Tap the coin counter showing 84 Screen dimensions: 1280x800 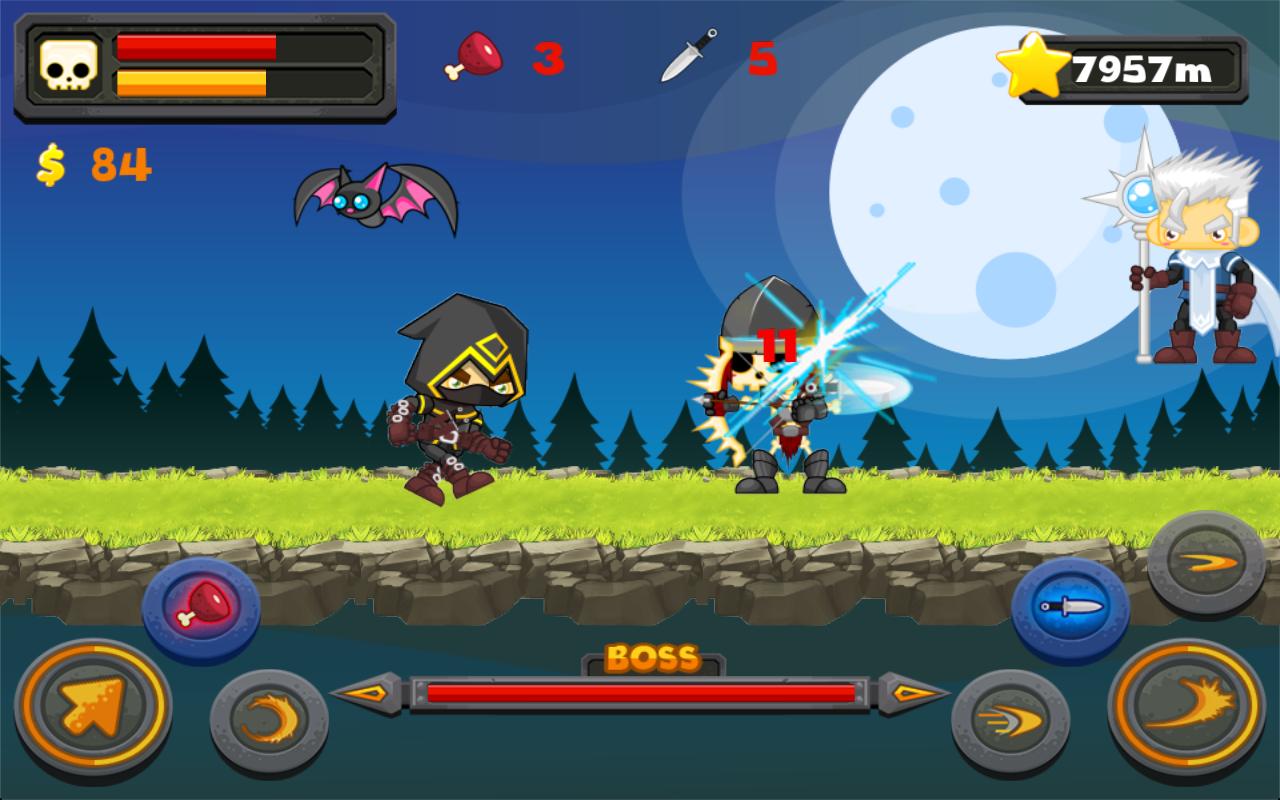pyautogui.click(x=88, y=166)
